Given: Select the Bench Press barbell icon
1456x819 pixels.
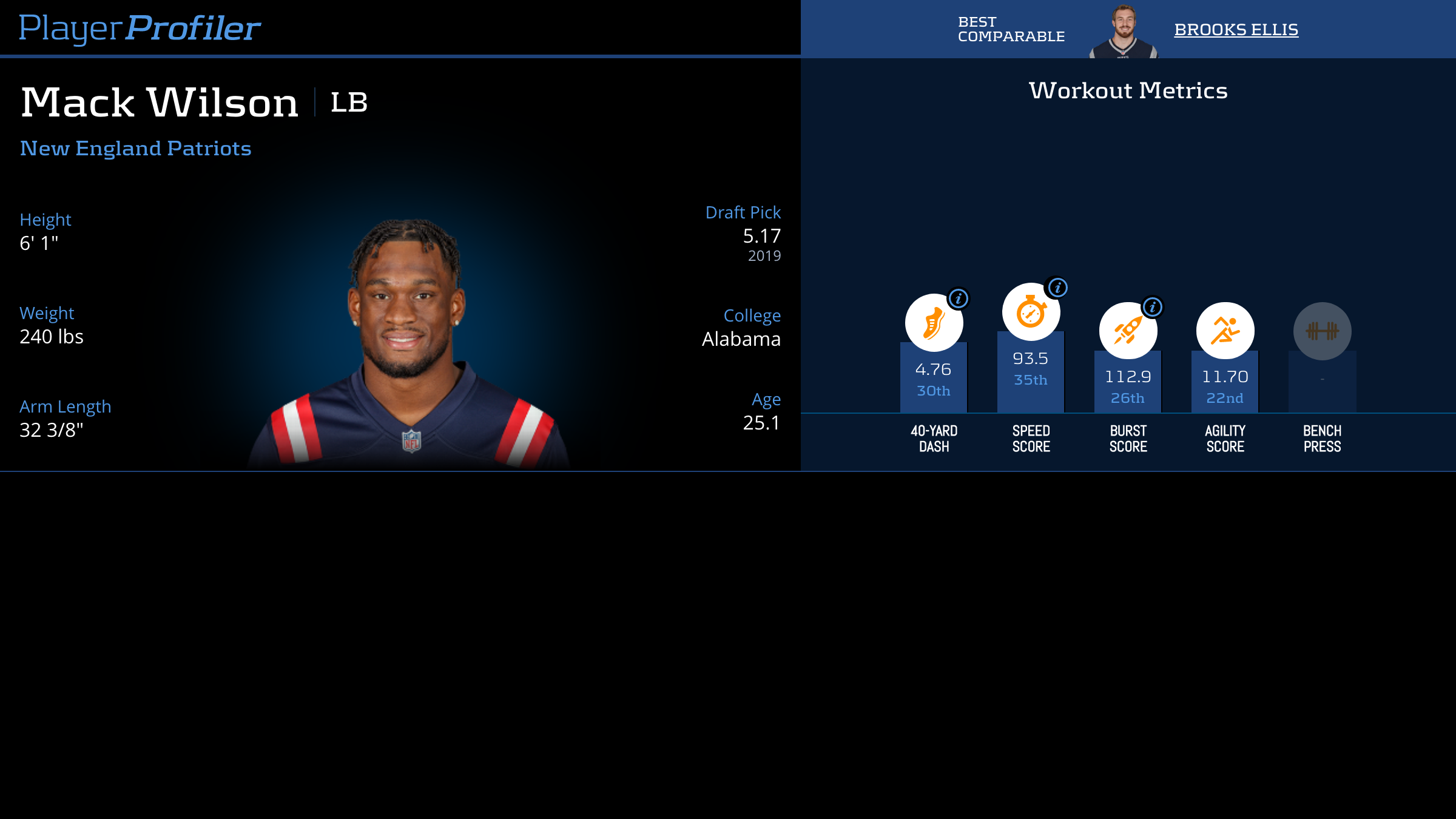Looking at the screenshot, I should coord(1322,331).
